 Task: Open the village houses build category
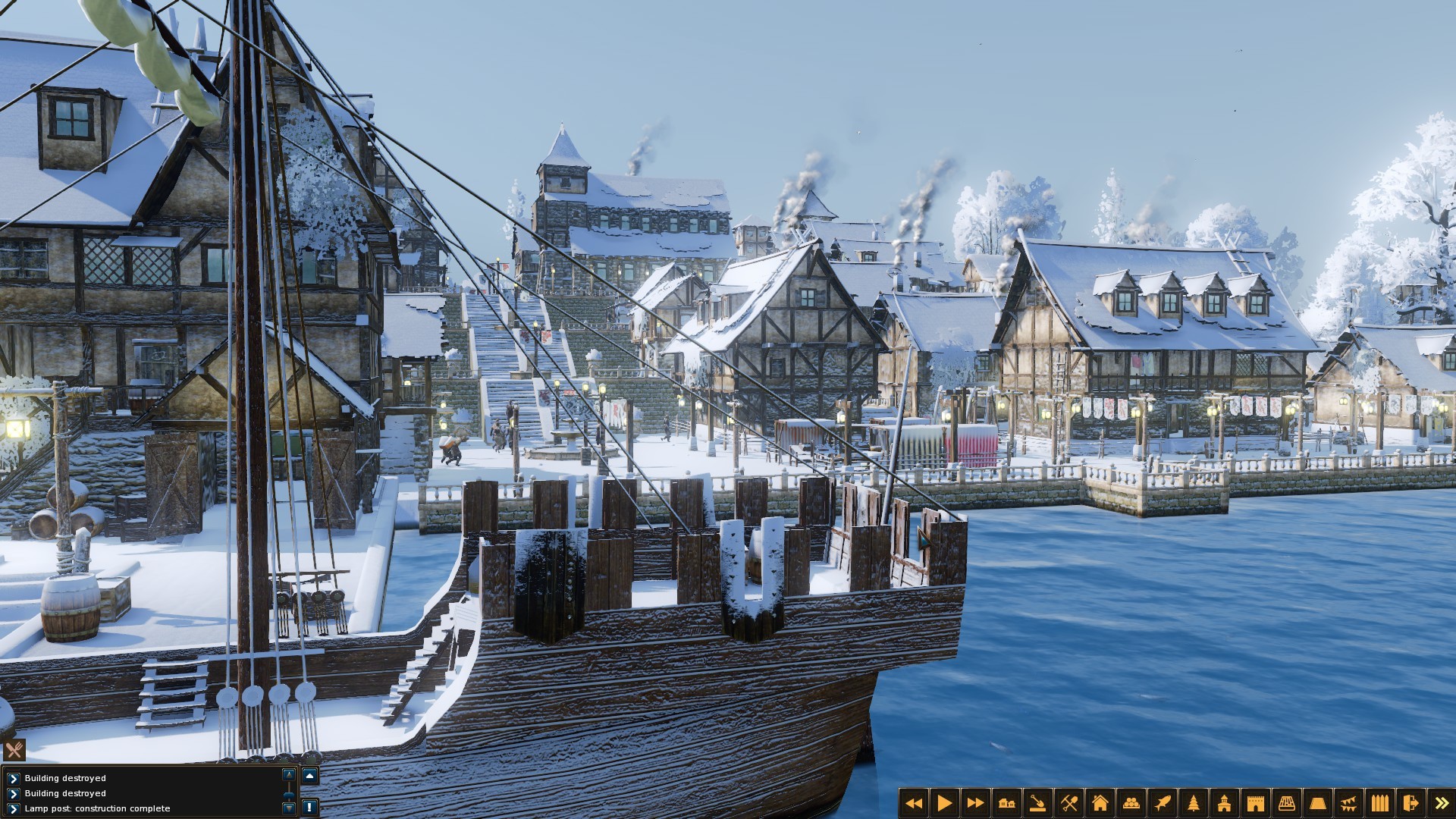pyautogui.click(x=1007, y=803)
